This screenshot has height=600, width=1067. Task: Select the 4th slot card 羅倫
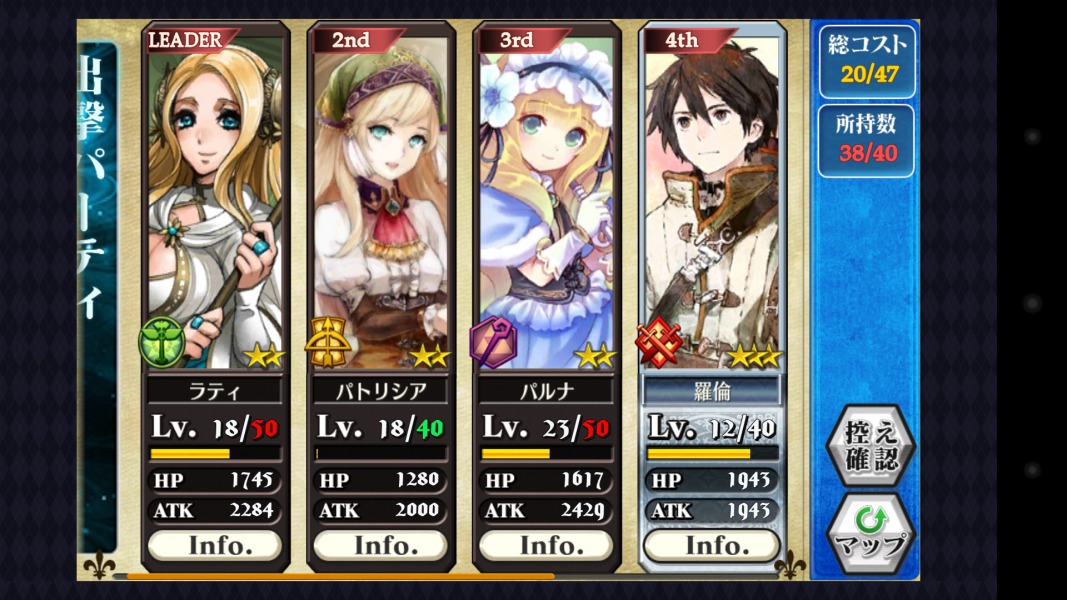pyautogui.click(x=712, y=200)
